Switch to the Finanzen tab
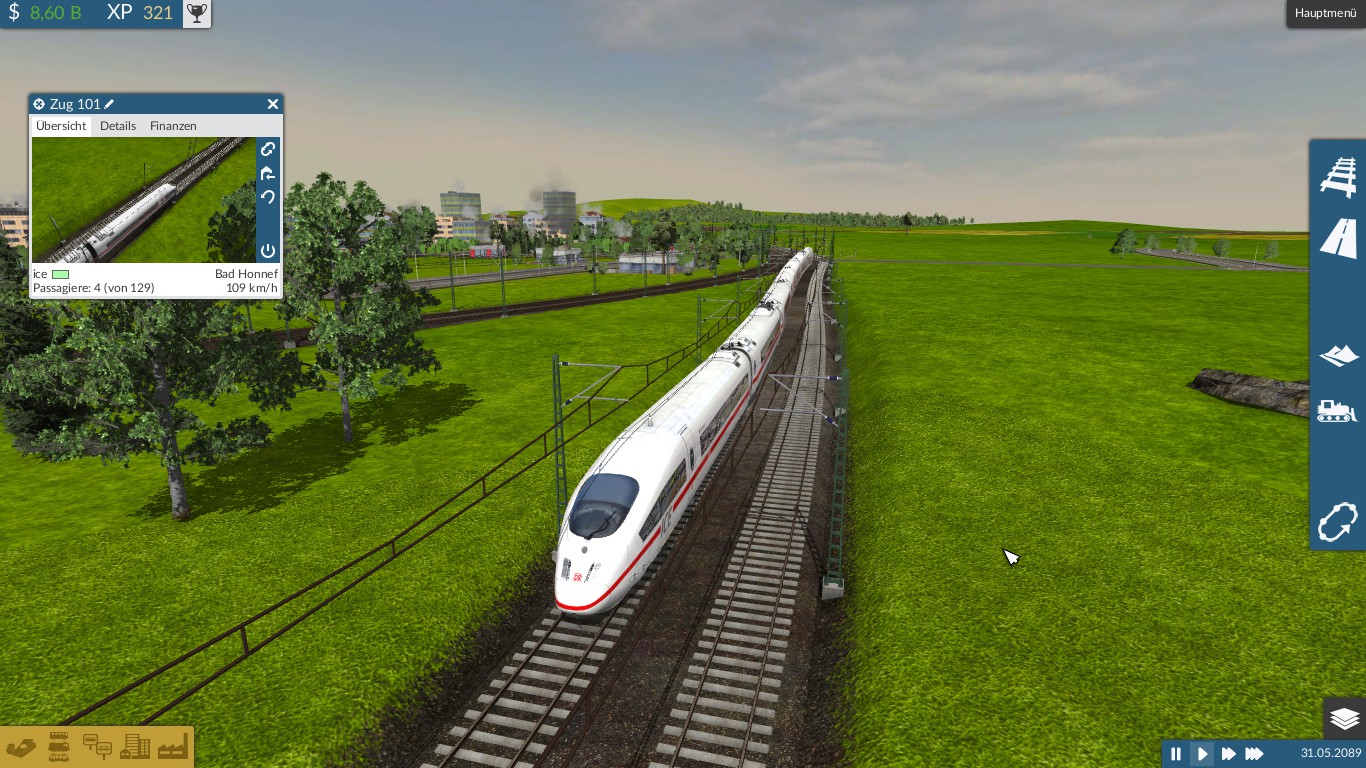 tap(173, 126)
